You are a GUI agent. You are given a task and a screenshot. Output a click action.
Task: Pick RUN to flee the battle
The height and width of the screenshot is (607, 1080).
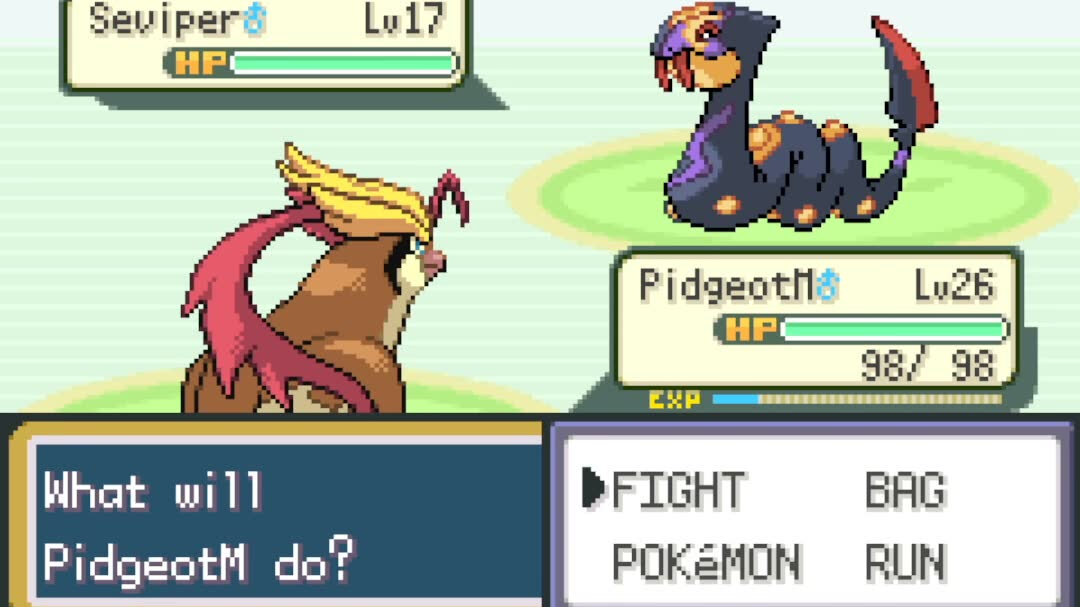905,563
